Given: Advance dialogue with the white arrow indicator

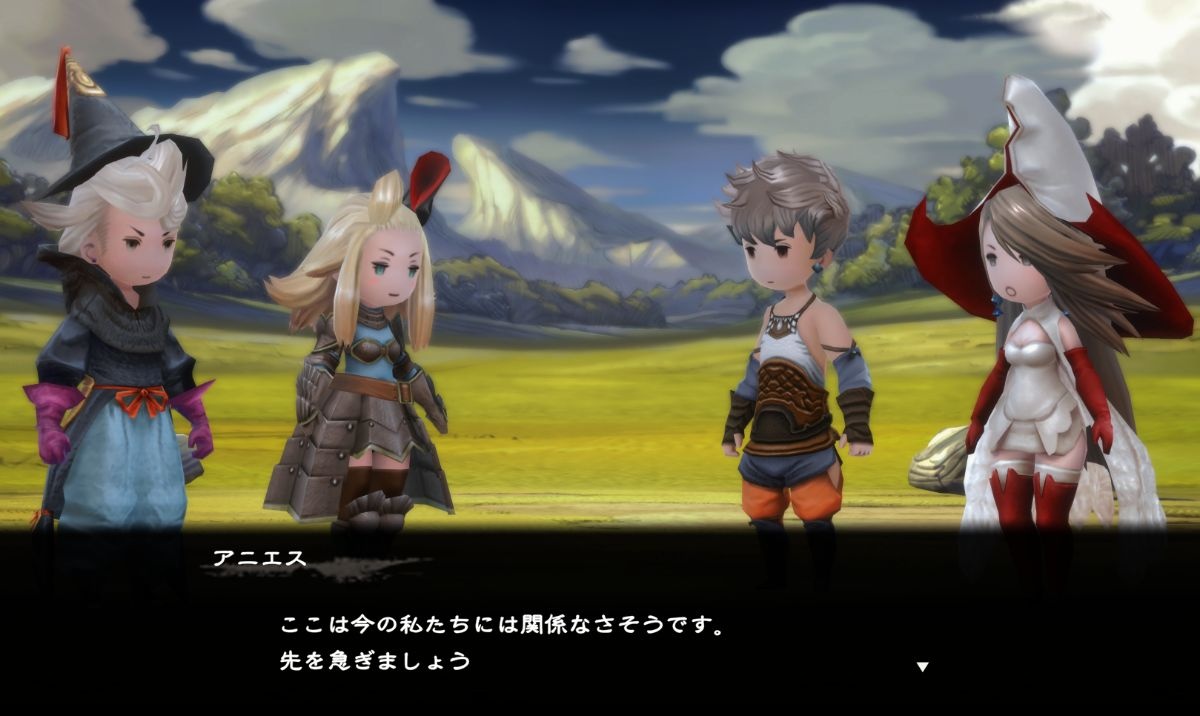Looking at the screenshot, I should 922,666.
